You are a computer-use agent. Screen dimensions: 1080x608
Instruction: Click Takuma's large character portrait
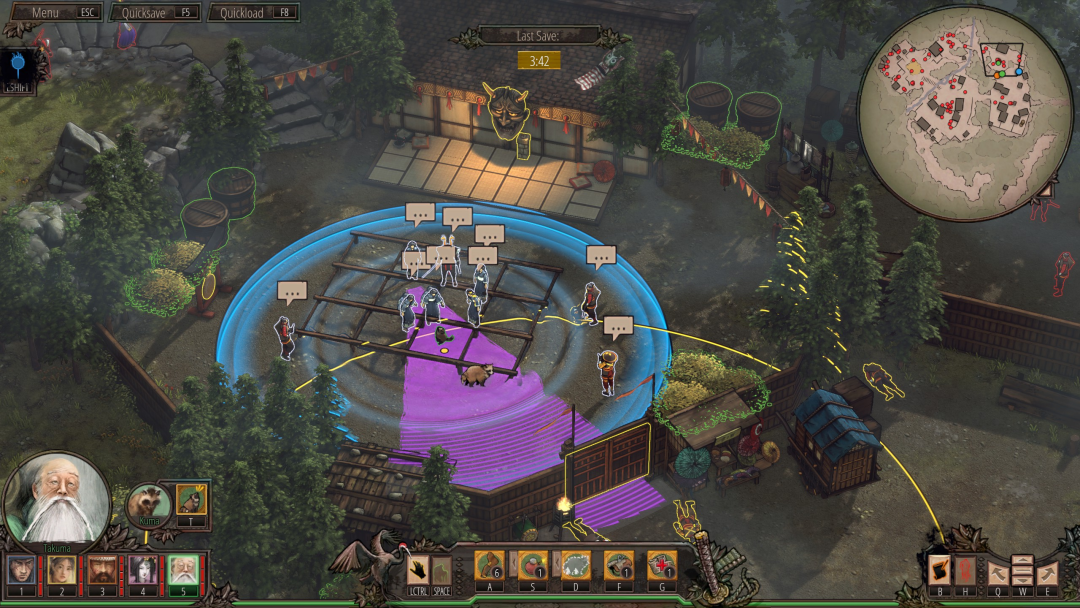click(55, 498)
